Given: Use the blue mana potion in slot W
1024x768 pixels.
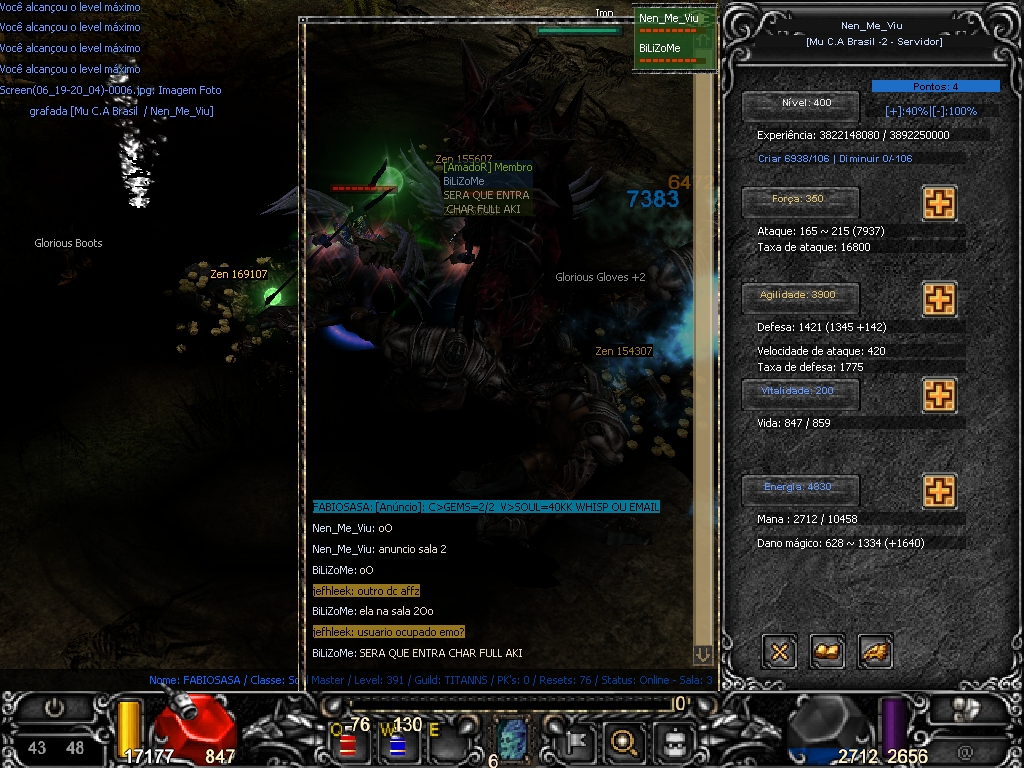Looking at the screenshot, I should click(395, 745).
